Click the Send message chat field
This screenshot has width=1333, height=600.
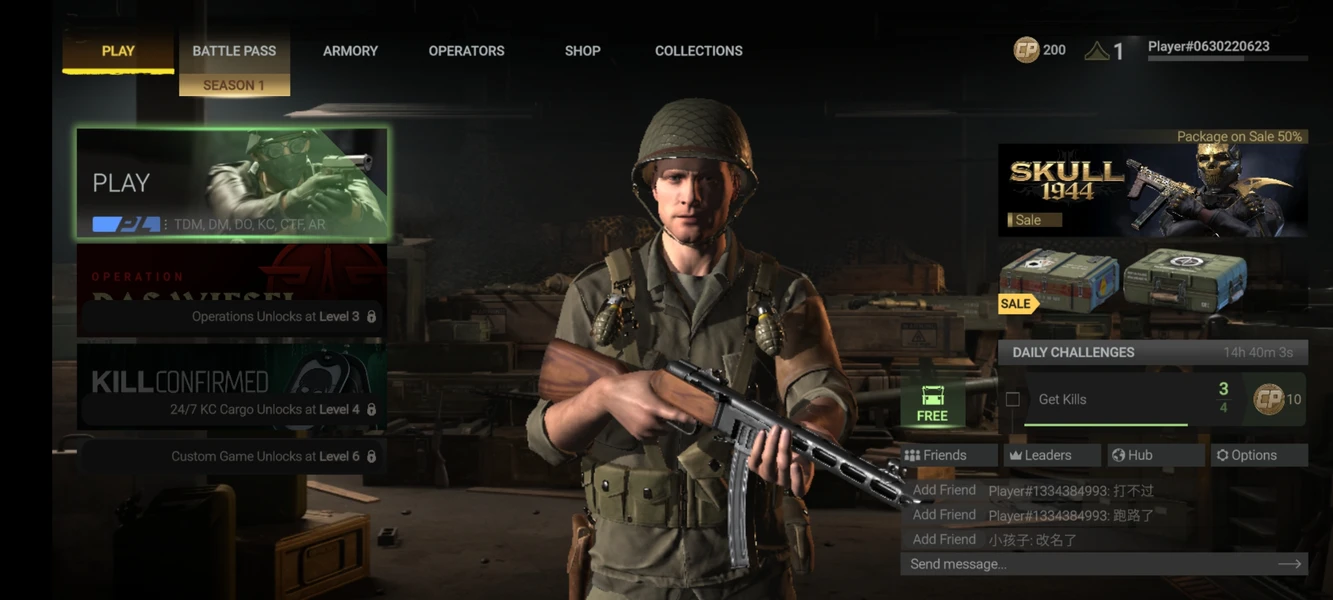pyautogui.click(x=1090, y=564)
